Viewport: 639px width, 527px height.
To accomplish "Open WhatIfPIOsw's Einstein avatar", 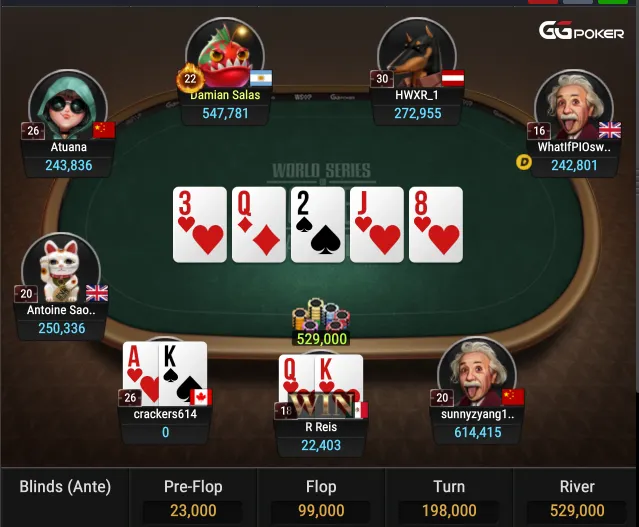I will tap(573, 107).
